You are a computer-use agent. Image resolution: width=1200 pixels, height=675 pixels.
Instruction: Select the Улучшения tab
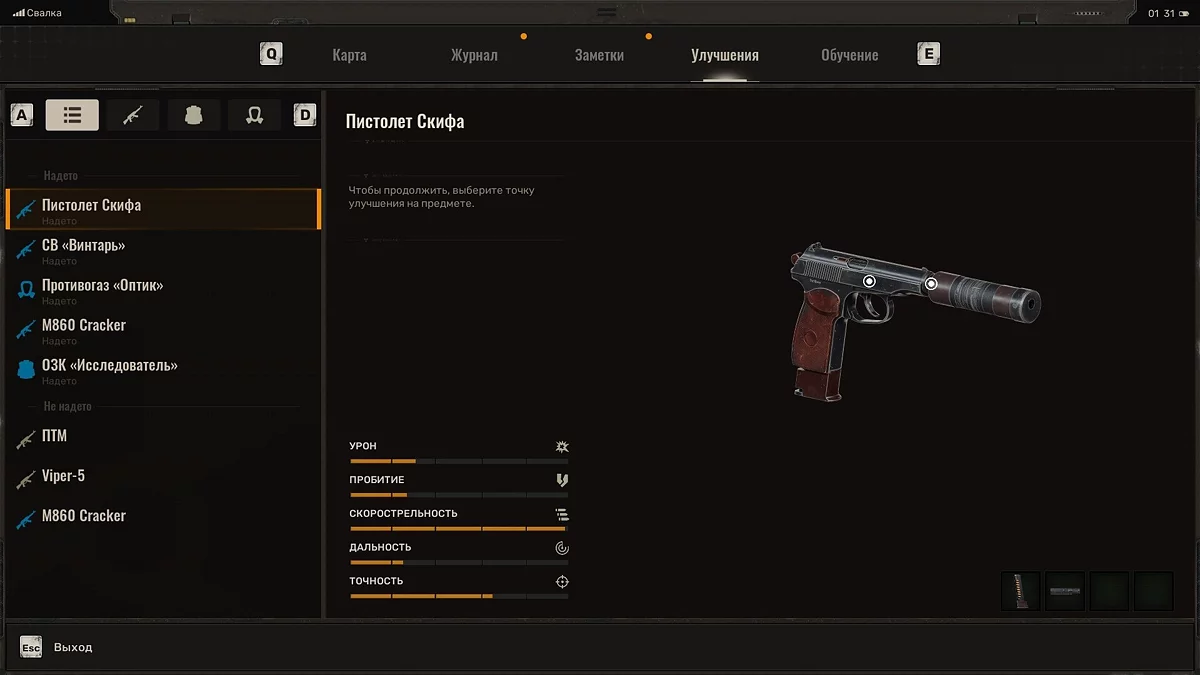[724, 55]
